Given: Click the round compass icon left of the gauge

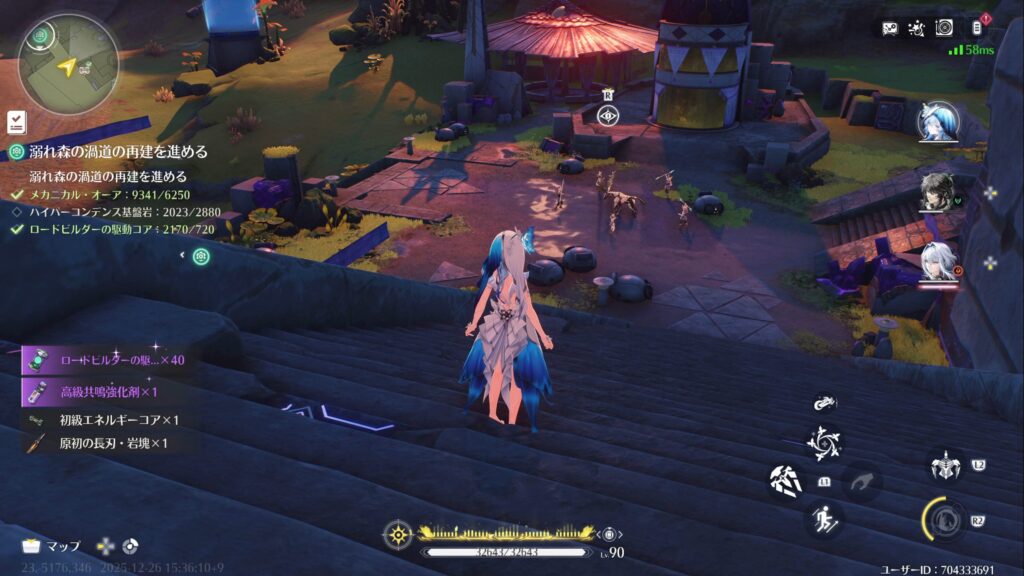Looking at the screenshot, I should point(398,534).
